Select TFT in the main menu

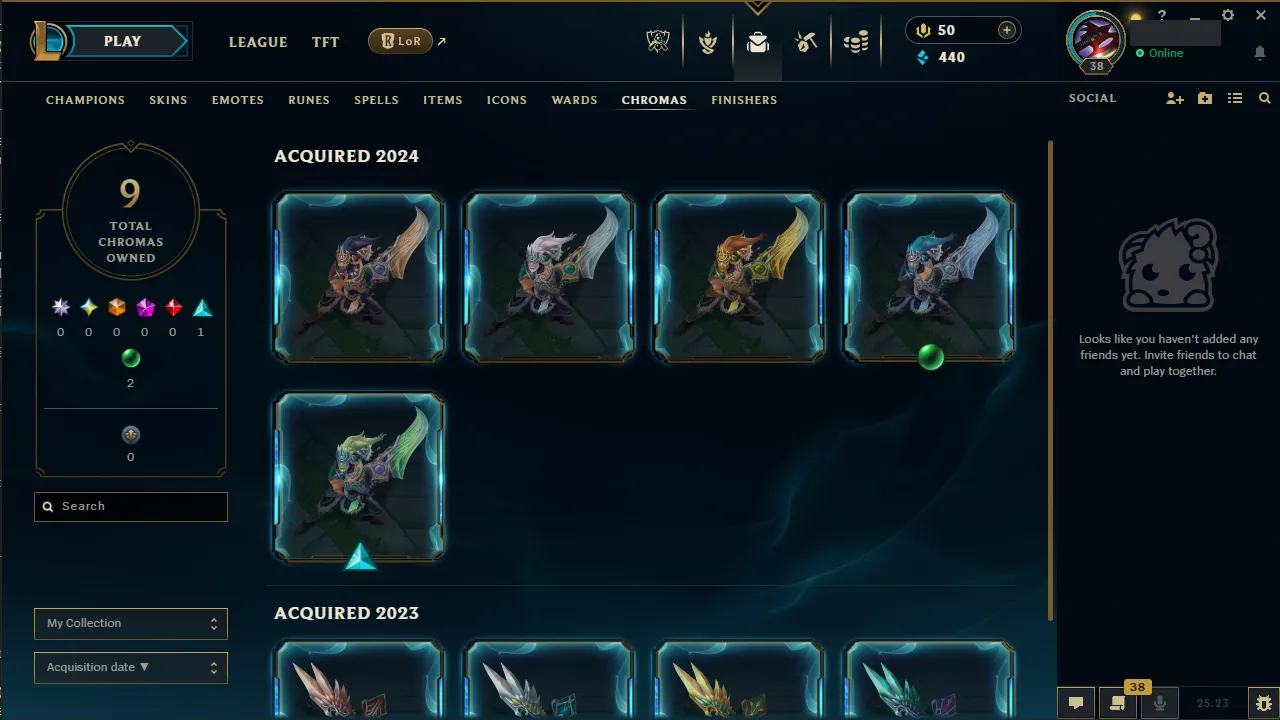(x=325, y=42)
